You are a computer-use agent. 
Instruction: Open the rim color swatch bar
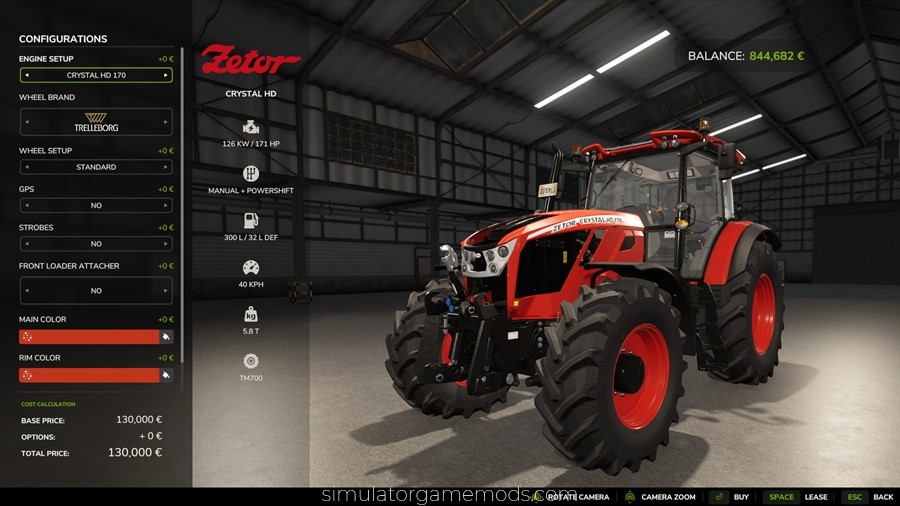[89, 375]
